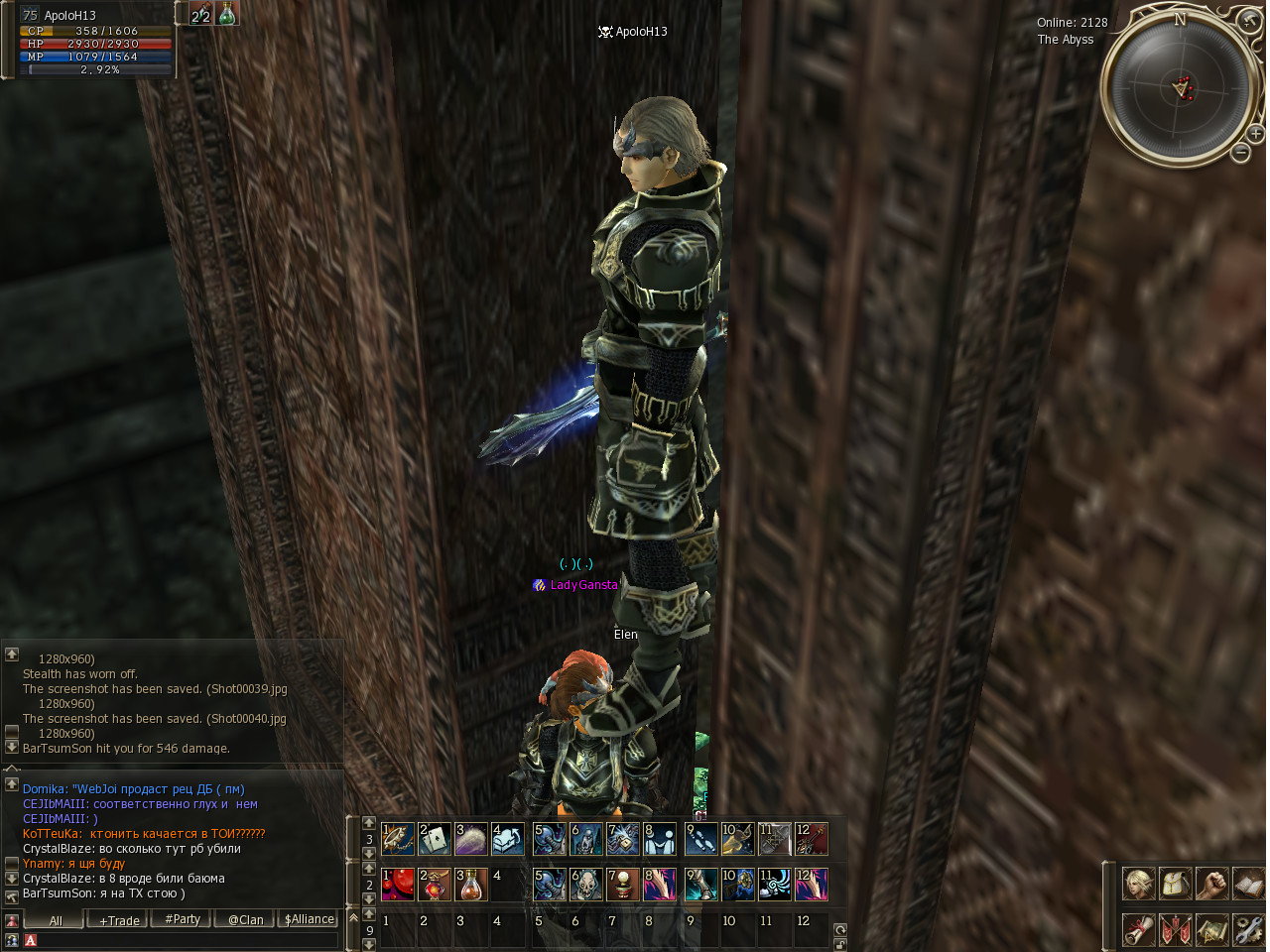Open the inventory backpack icon
The width and height of the screenshot is (1270, 952).
pyautogui.click(x=1176, y=883)
